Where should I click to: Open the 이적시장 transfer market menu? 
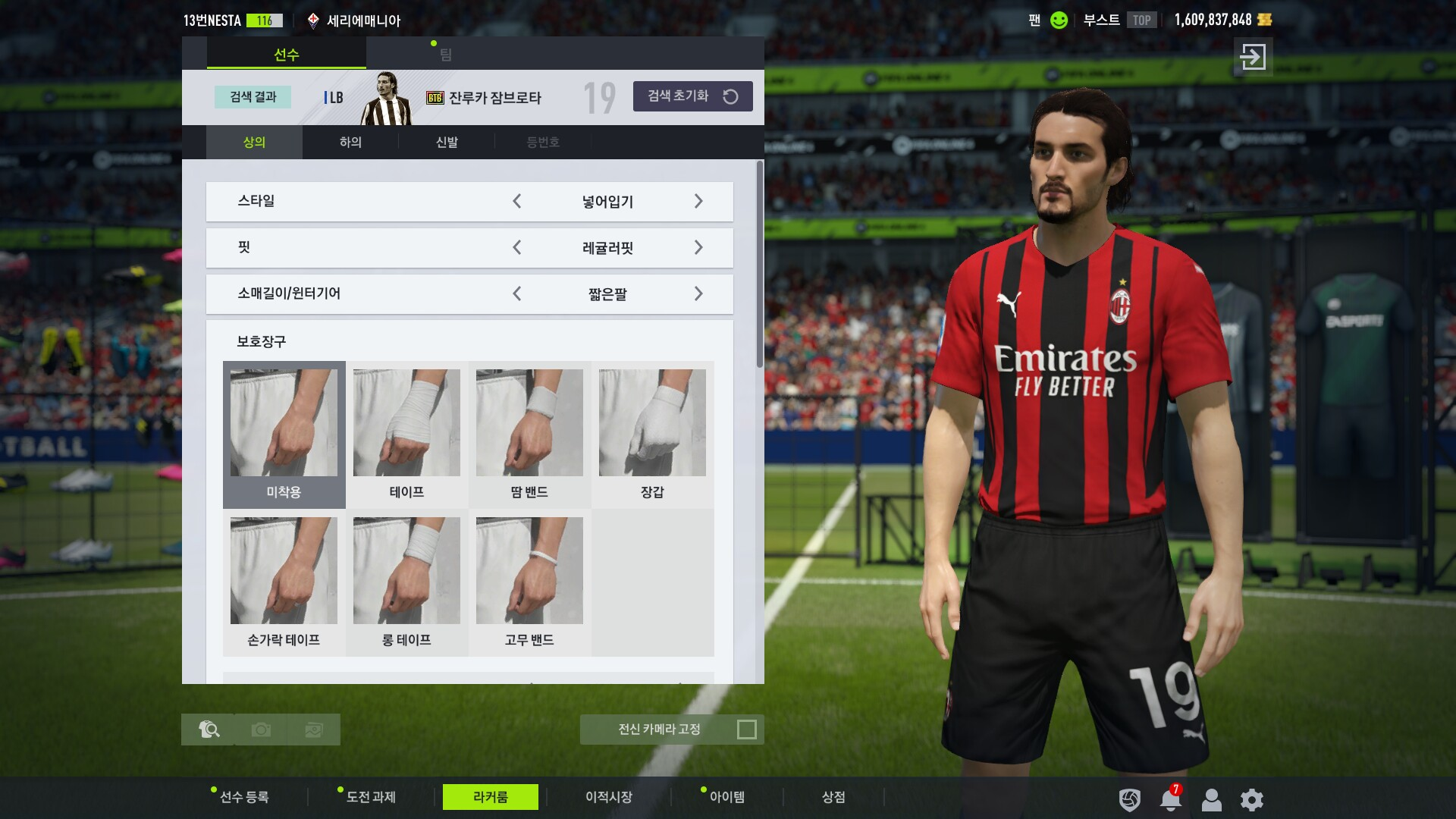pyautogui.click(x=608, y=797)
